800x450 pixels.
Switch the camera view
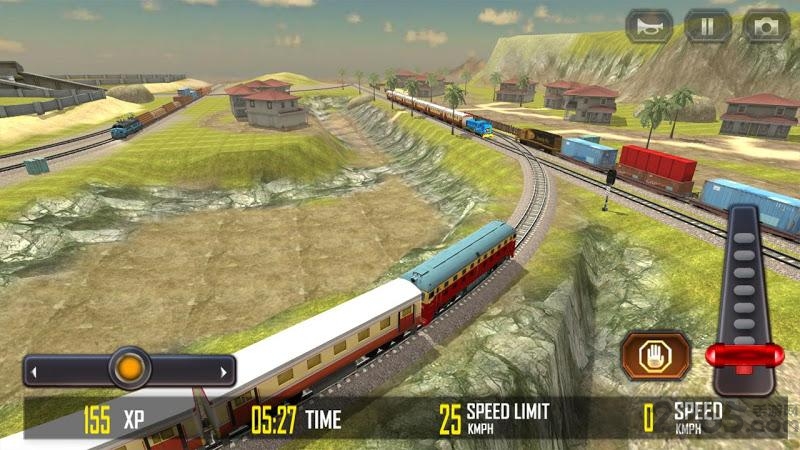pos(766,25)
